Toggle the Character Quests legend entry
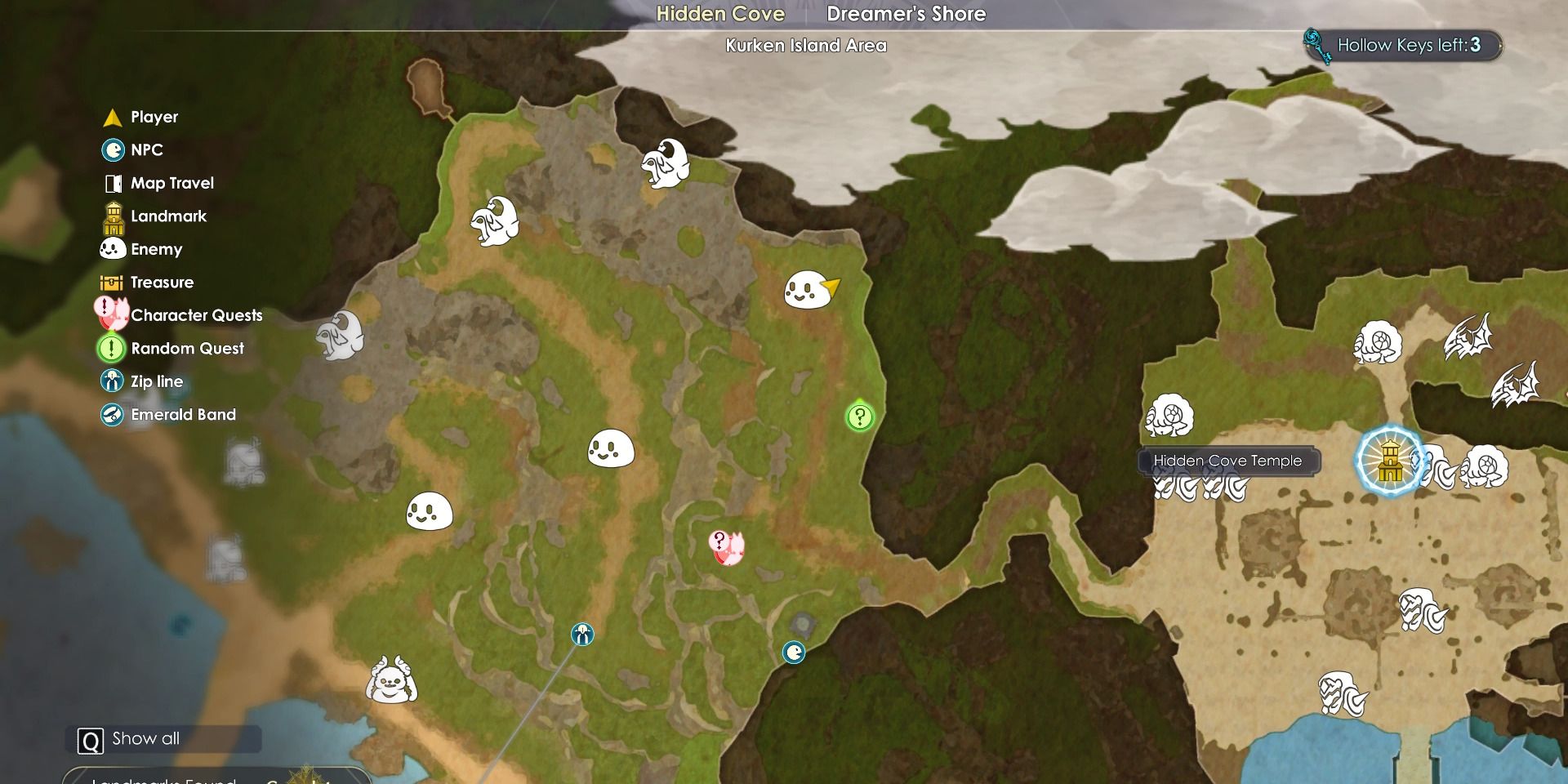The height and width of the screenshot is (784, 1568). pyautogui.click(x=196, y=315)
